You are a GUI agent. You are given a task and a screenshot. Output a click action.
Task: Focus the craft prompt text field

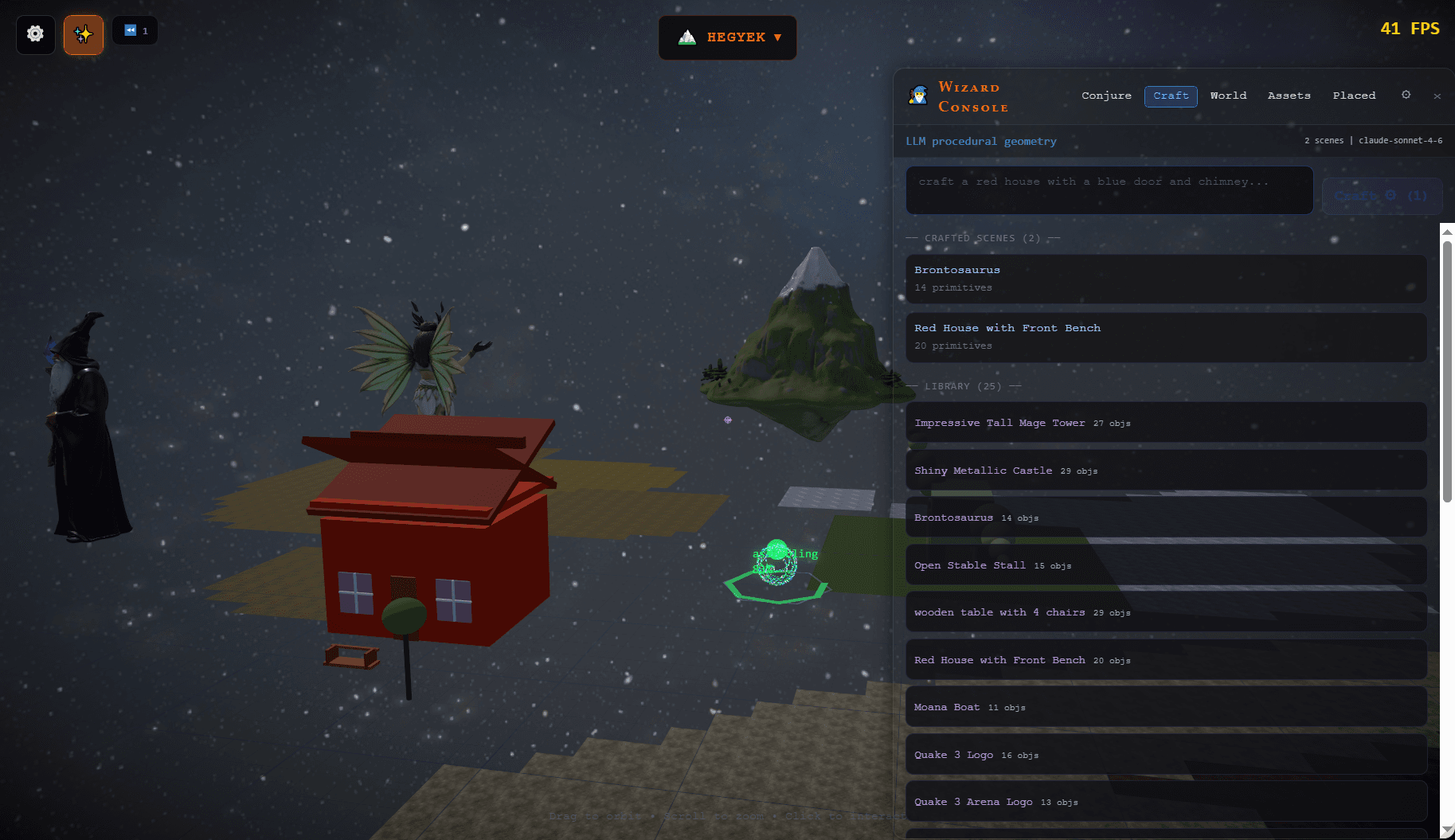(x=1109, y=190)
